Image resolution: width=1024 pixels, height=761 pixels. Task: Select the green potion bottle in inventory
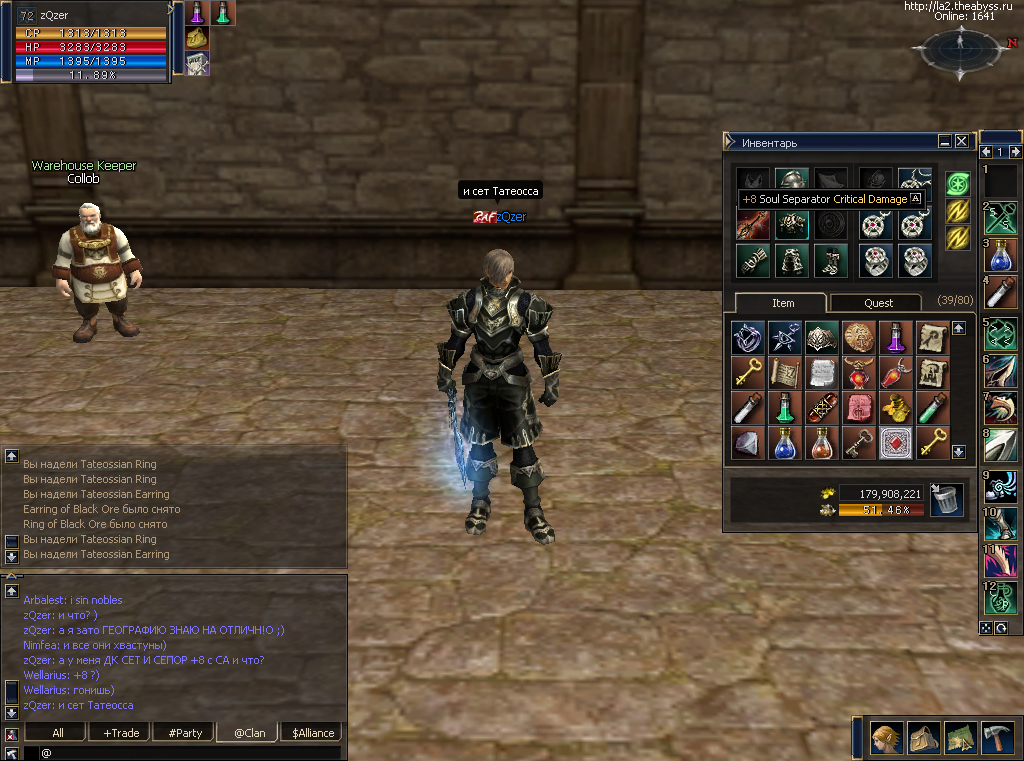(784, 407)
